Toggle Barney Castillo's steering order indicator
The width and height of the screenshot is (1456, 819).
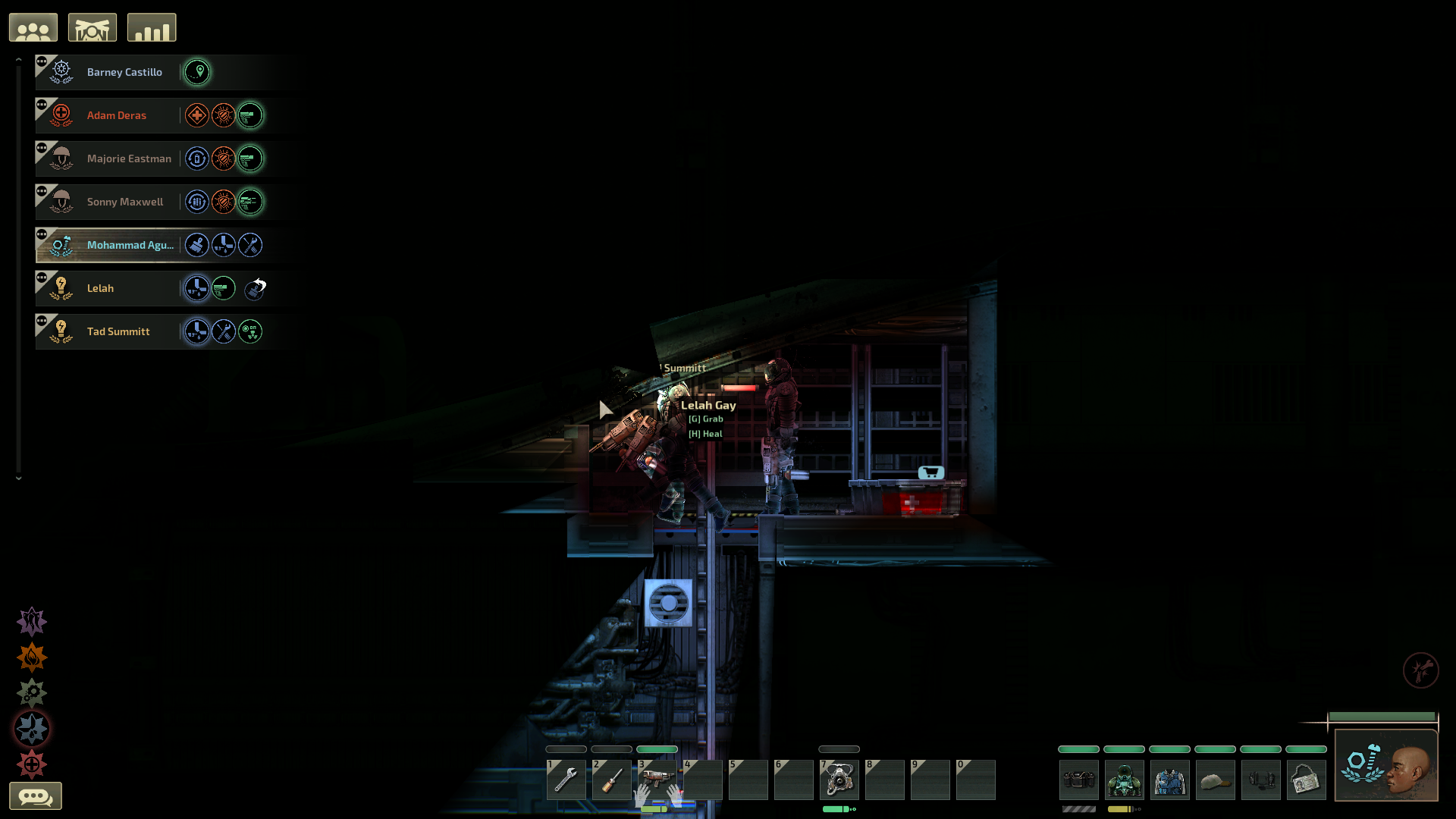pyautogui.click(x=197, y=72)
